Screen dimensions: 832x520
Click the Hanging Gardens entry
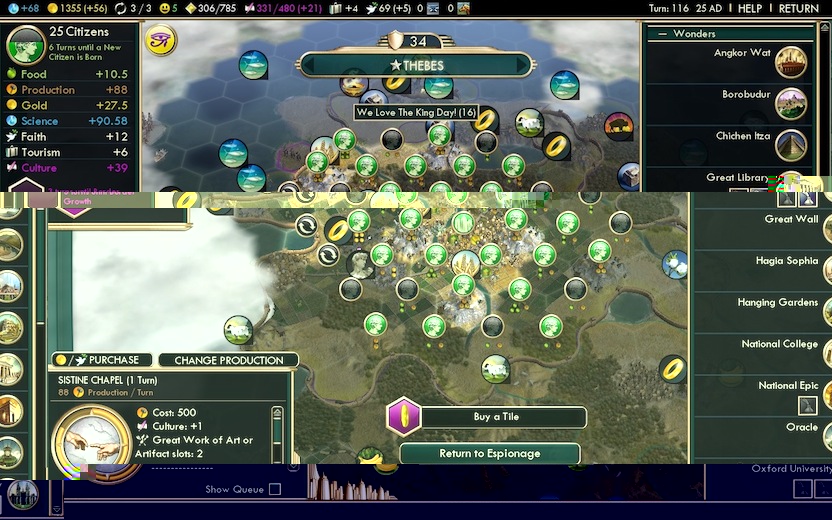coord(785,303)
